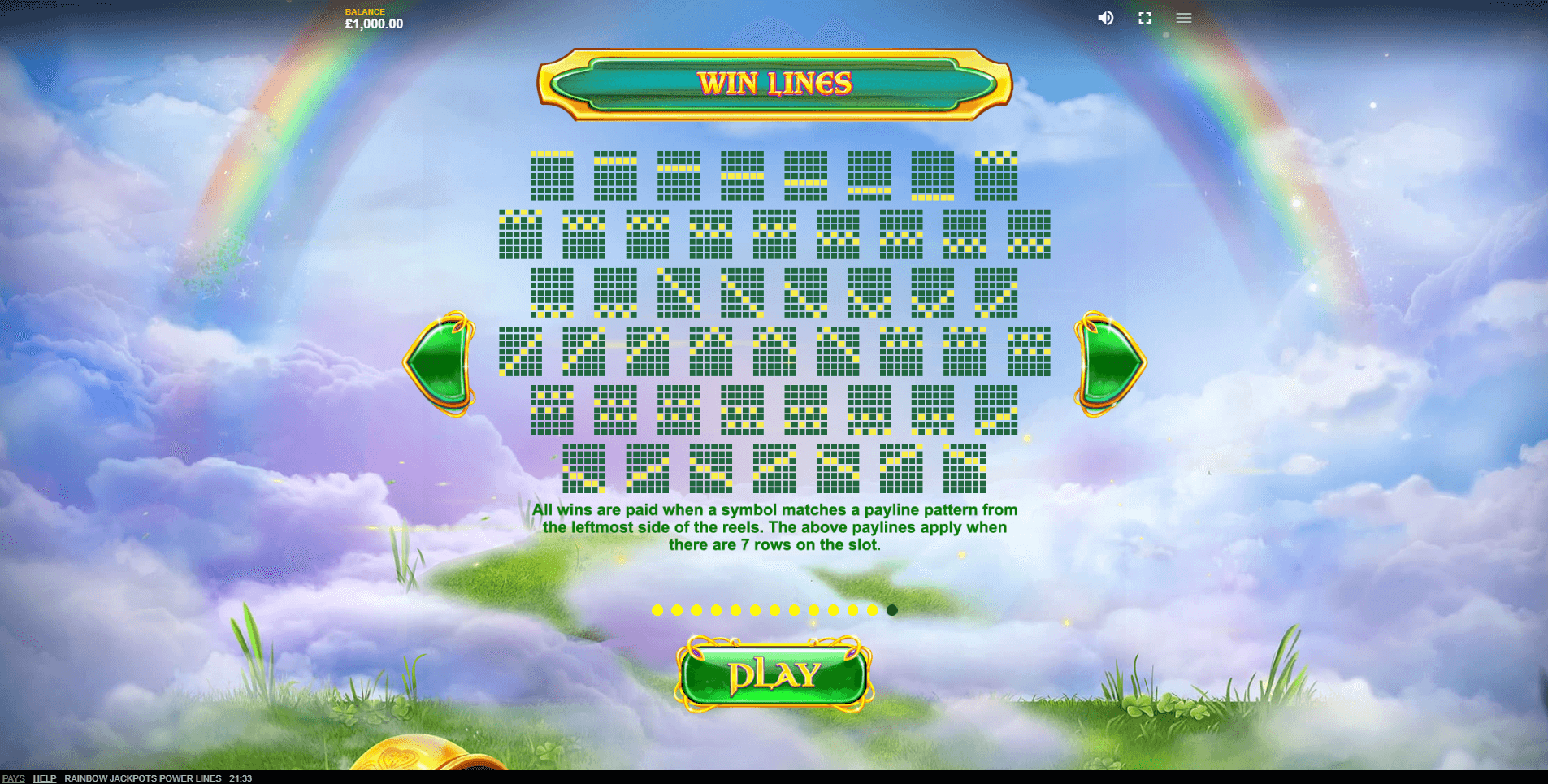Select the last dark page dot
The image size is (1548, 784).
(892, 610)
